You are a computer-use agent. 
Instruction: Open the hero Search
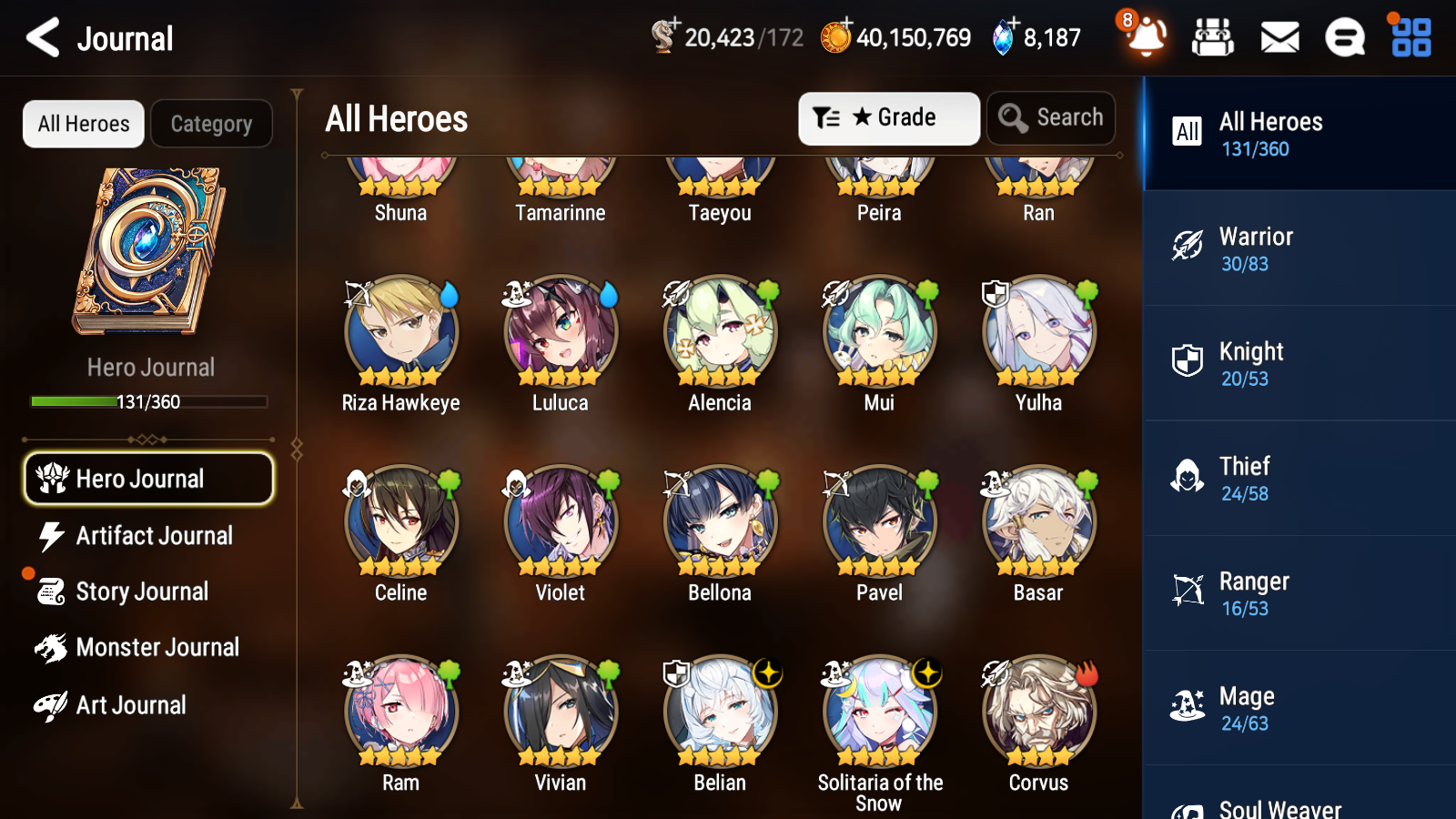coord(1051,117)
